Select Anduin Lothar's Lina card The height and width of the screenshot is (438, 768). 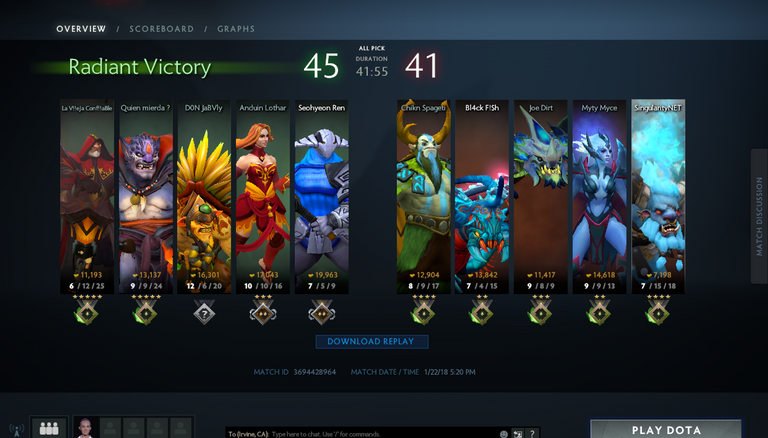(263, 190)
